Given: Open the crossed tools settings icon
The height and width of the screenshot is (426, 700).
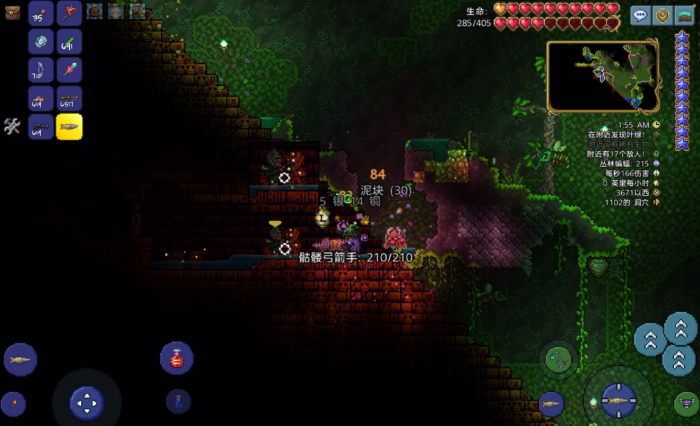Looking at the screenshot, I should tap(13, 126).
